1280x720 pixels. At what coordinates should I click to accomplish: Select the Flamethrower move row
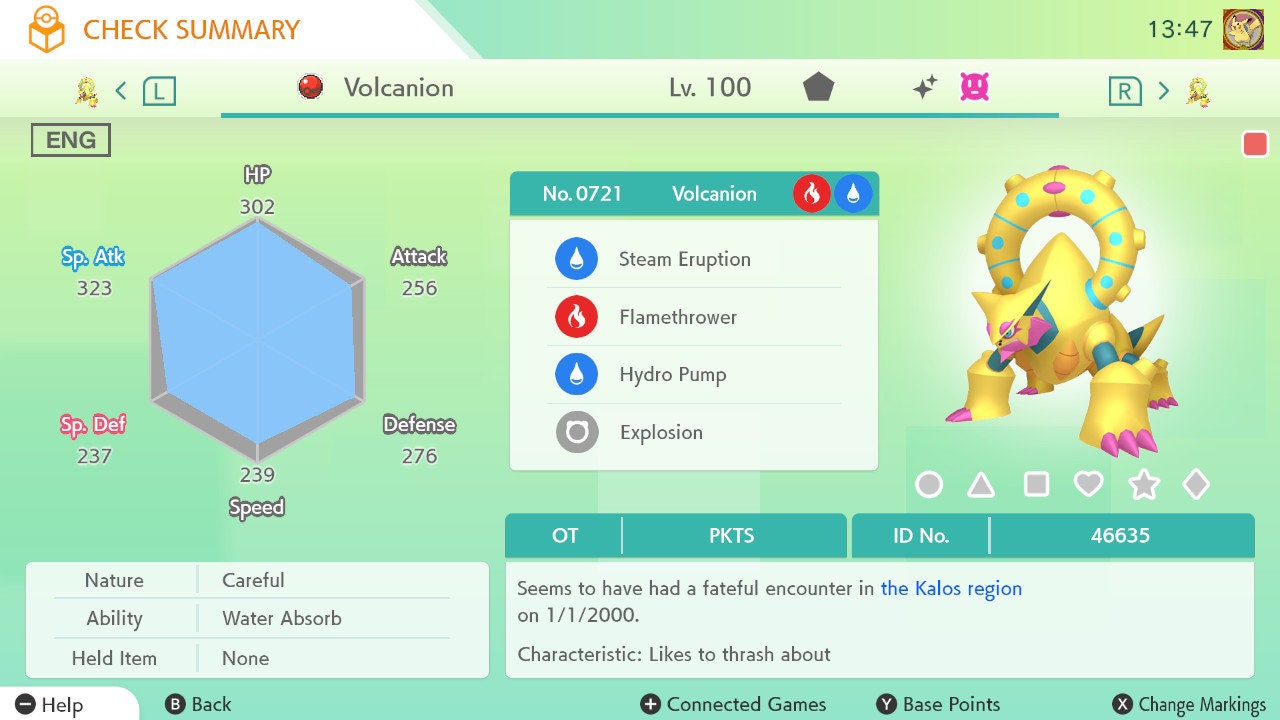(x=677, y=317)
